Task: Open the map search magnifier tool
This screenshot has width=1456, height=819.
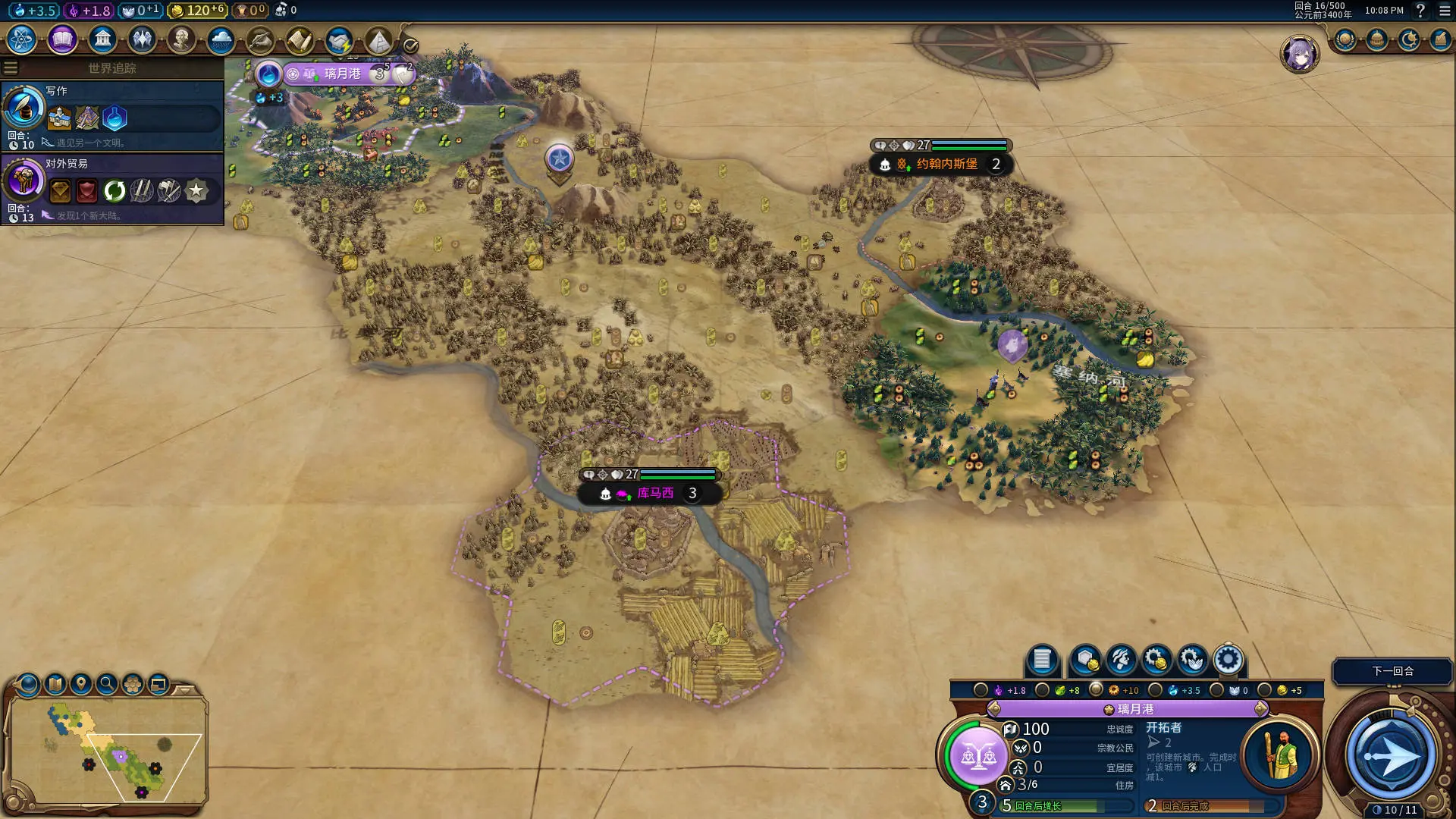Action: tap(107, 684)
